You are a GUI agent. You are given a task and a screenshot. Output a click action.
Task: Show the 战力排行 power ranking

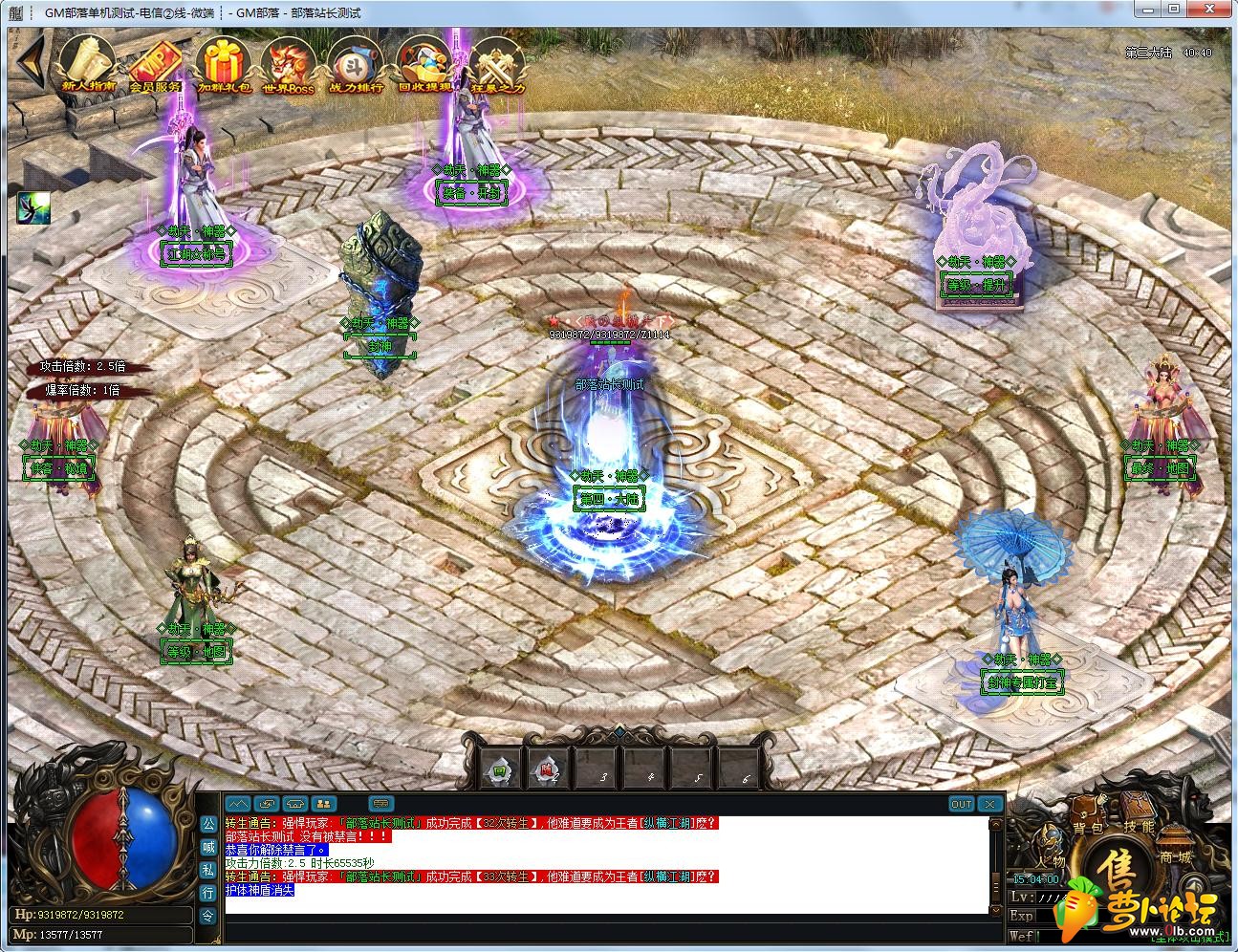coord(355,65)
